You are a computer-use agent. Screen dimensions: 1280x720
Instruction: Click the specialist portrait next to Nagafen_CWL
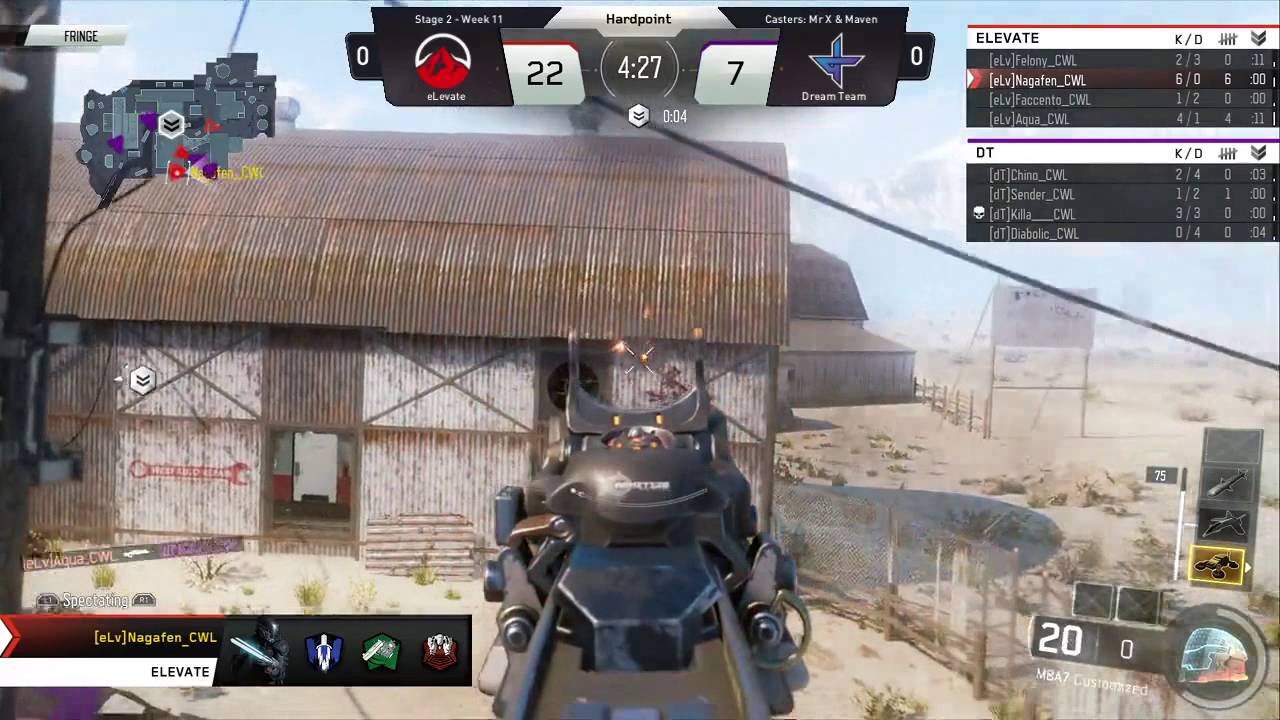(x=258, y=652)
